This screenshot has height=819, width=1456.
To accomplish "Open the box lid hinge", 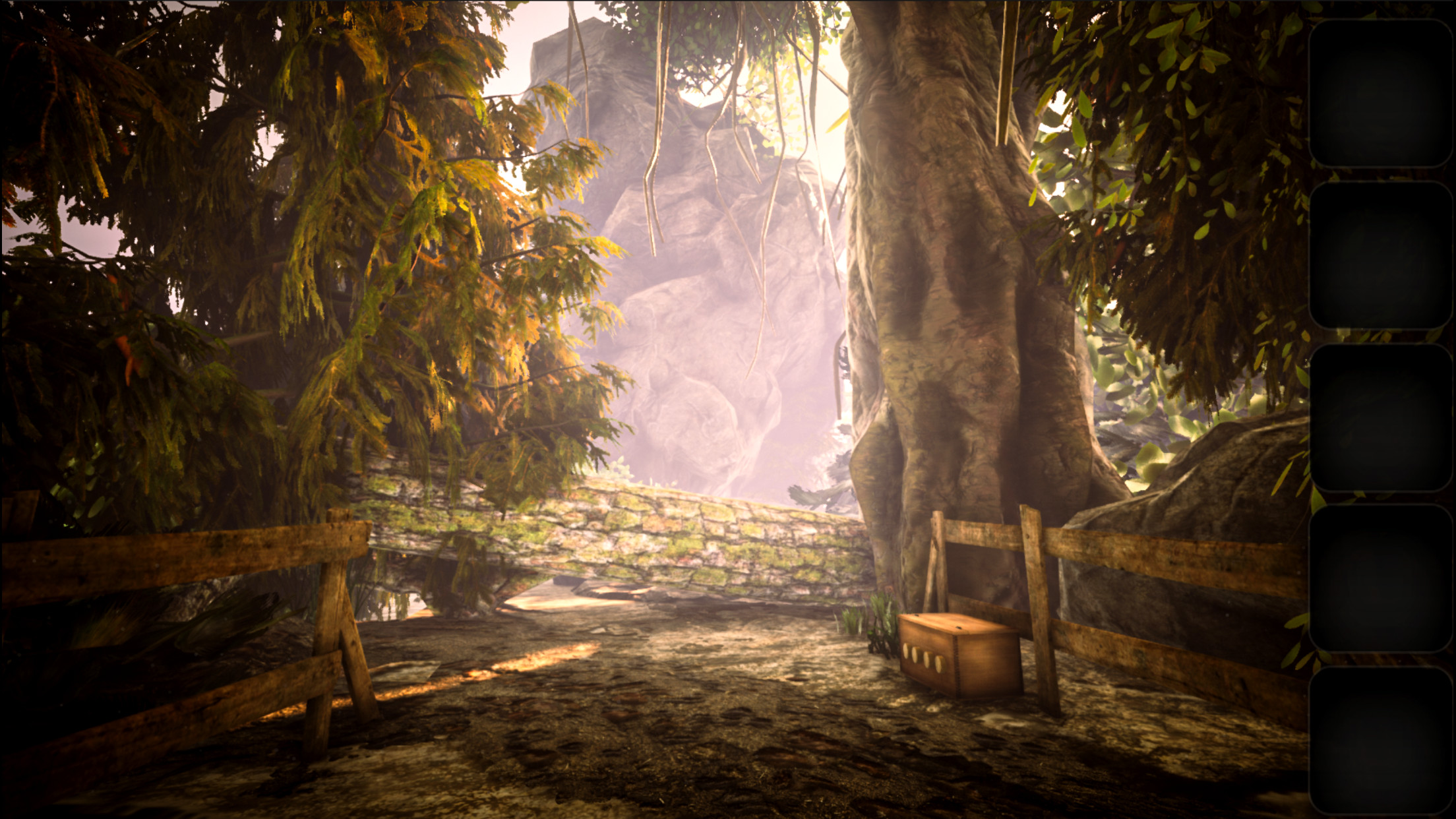I will coord(959,628).
